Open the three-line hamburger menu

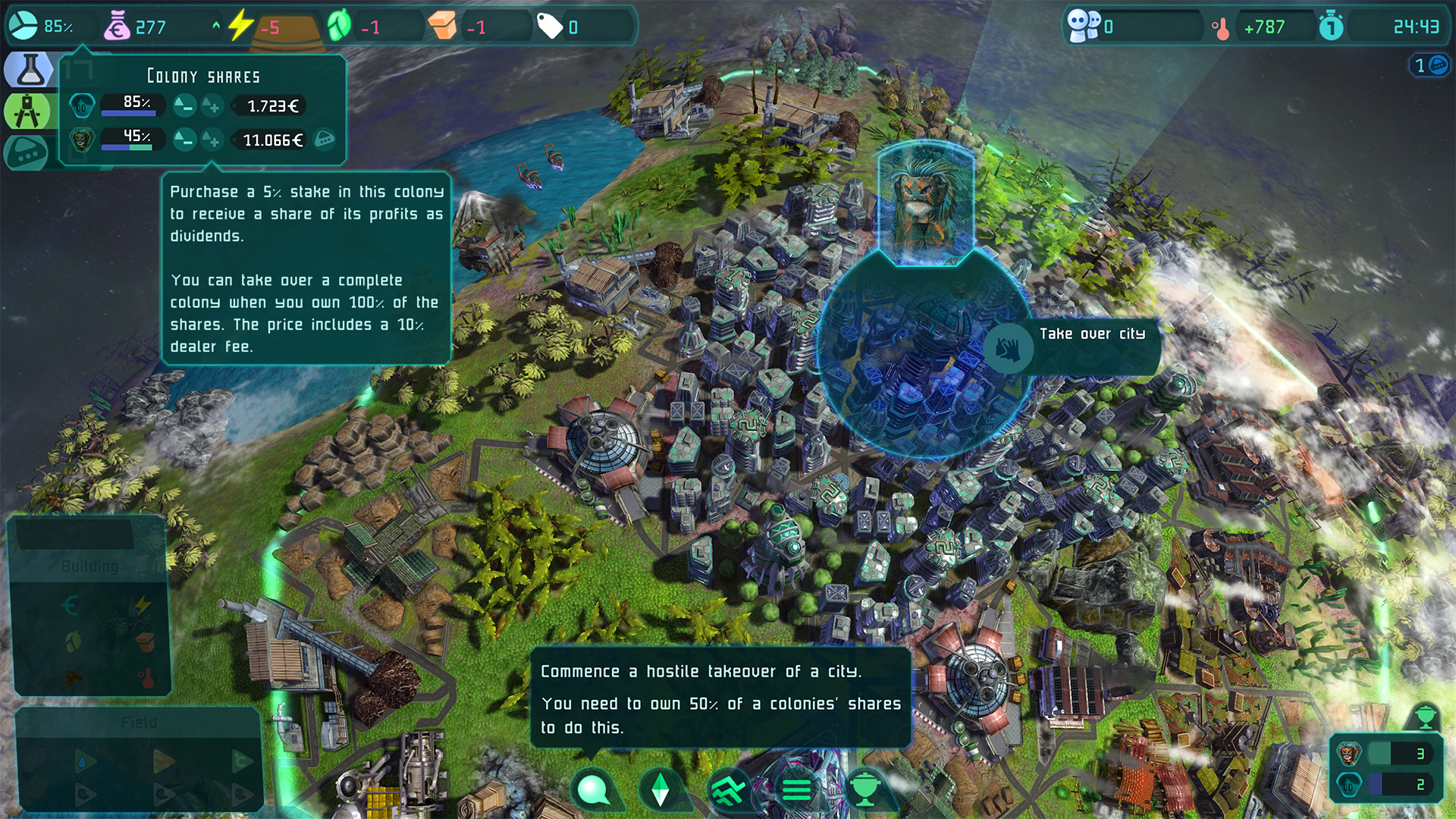pos(796,789)
